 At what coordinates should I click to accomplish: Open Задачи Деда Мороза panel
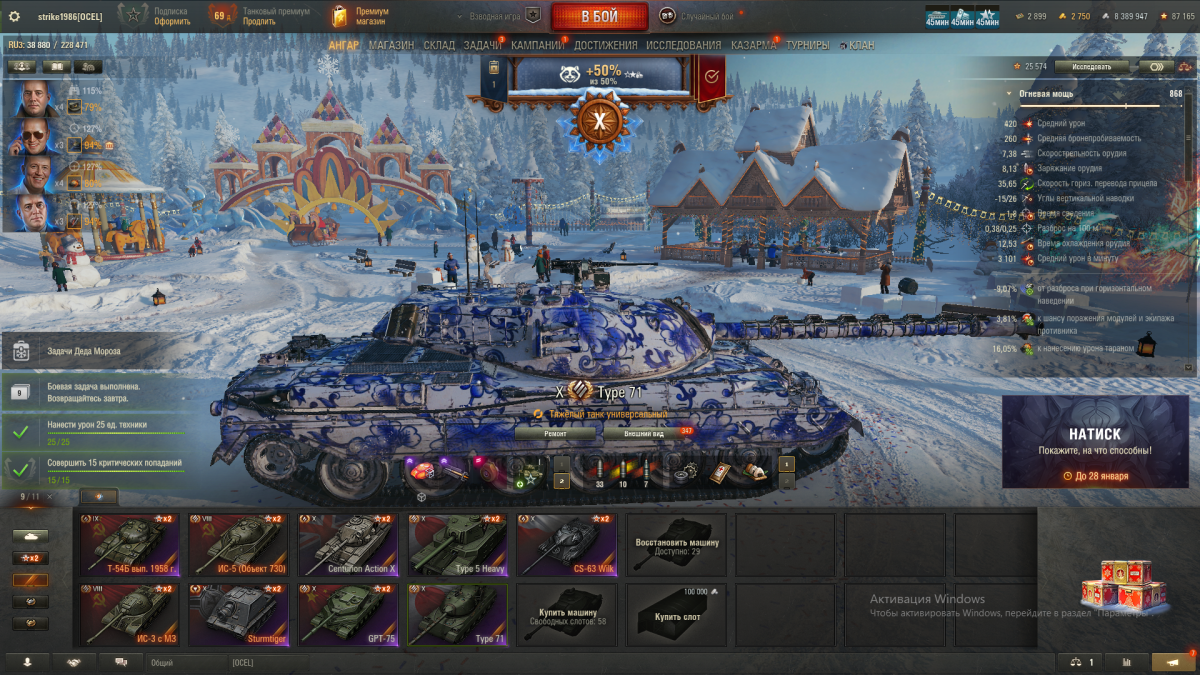click(90, 351)
